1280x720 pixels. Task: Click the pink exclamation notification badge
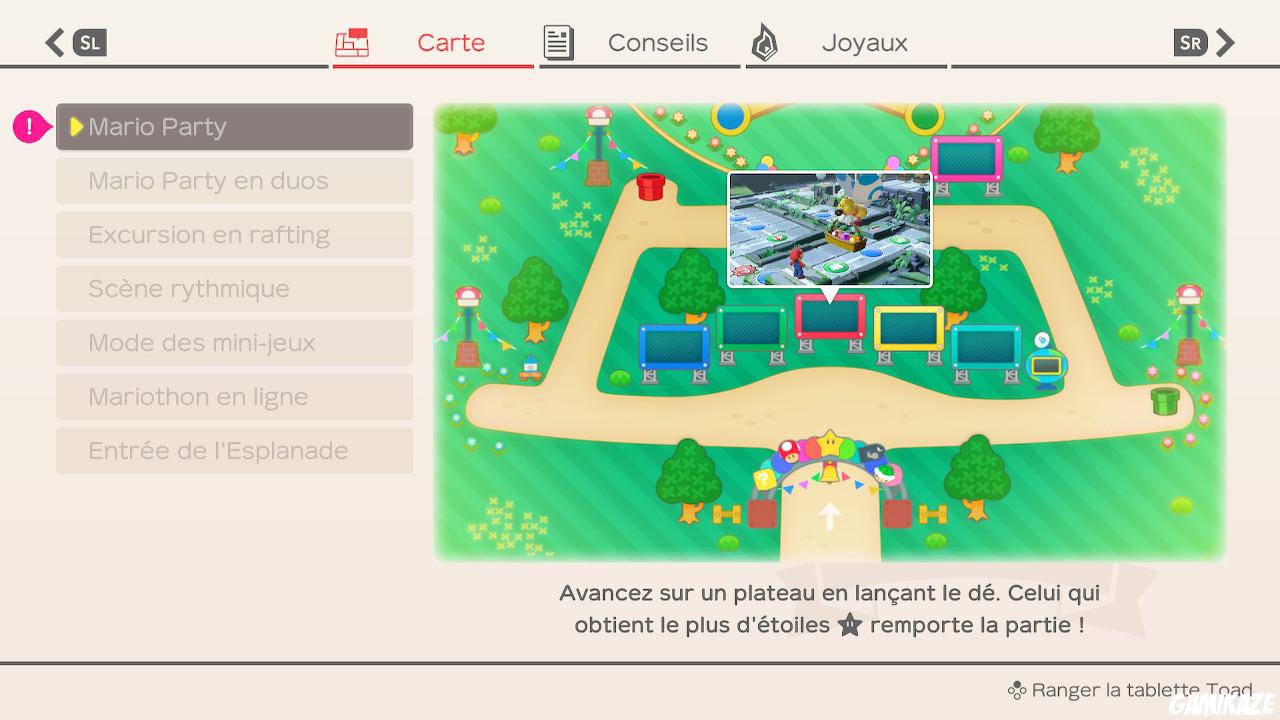tap(28, 126)
